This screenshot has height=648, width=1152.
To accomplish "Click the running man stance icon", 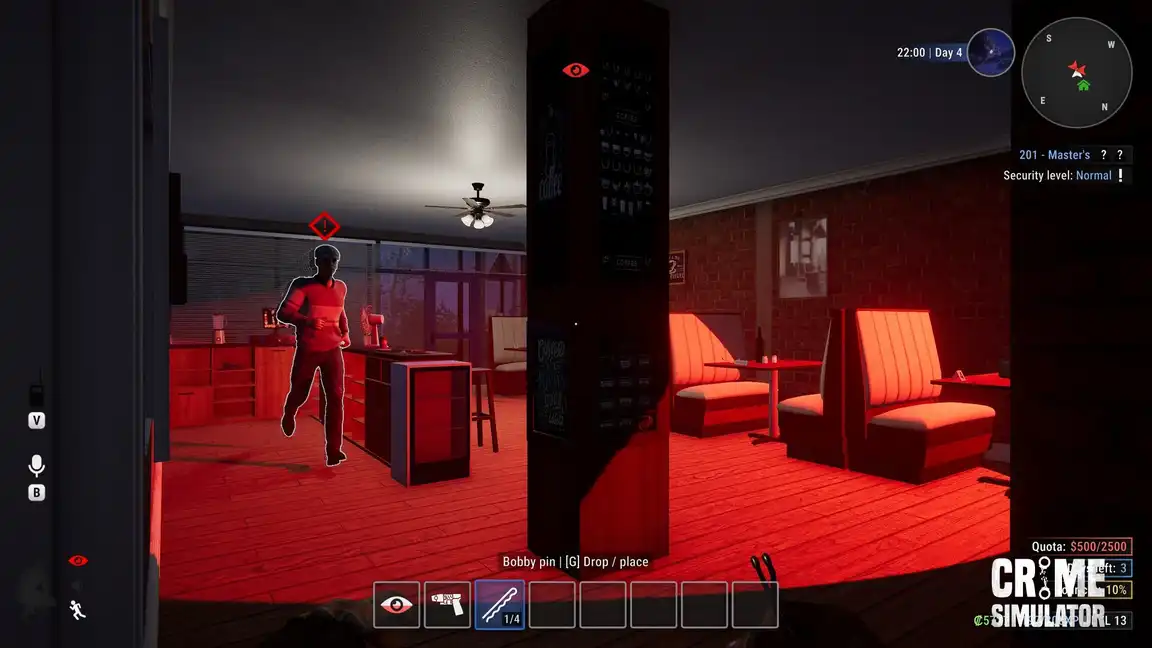I will tap(77, 609).
